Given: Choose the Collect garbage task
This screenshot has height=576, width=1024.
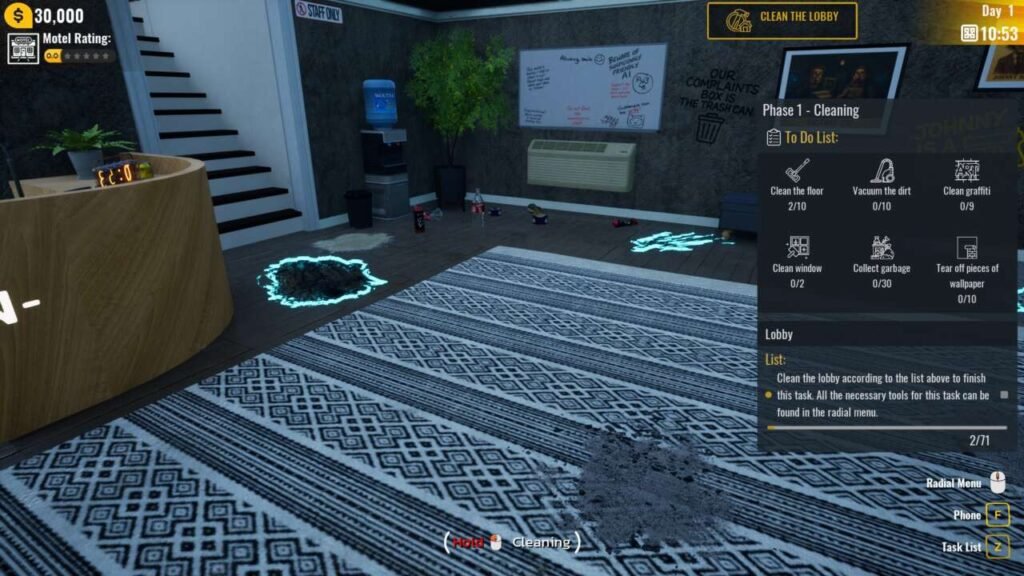Looking at the screenshot, I should coord(881,258).
